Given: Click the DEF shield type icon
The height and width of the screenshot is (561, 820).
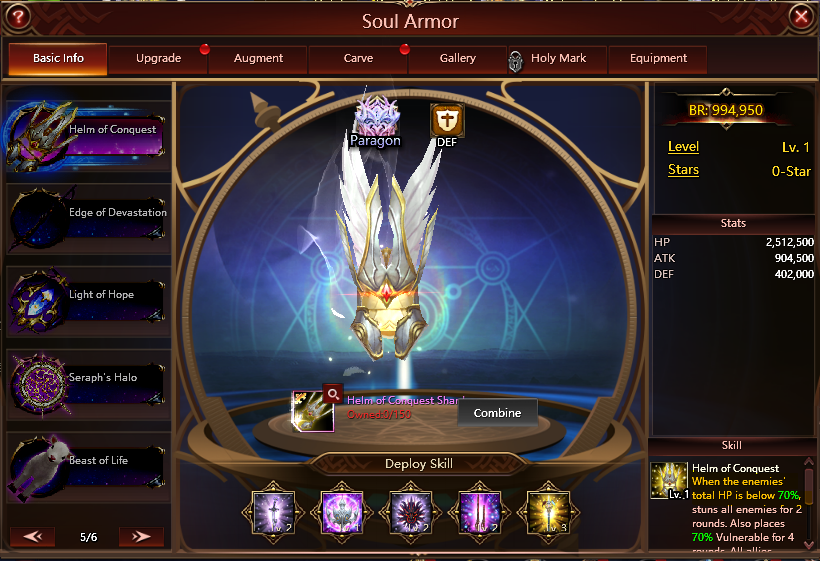Looking at the screenshot, I should tap(446, 121).
